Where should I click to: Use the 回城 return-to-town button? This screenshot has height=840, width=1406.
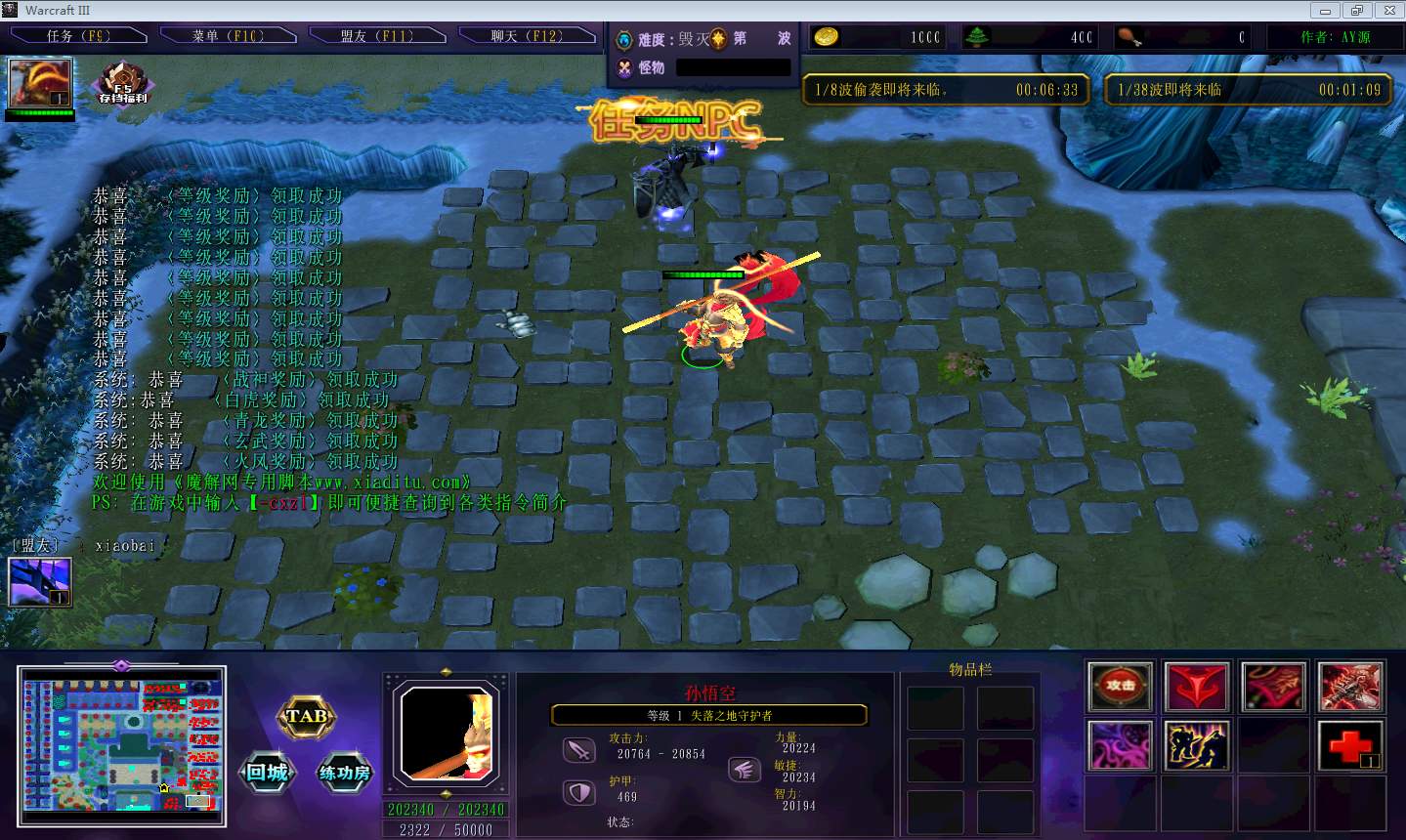[x=267, y=773]
